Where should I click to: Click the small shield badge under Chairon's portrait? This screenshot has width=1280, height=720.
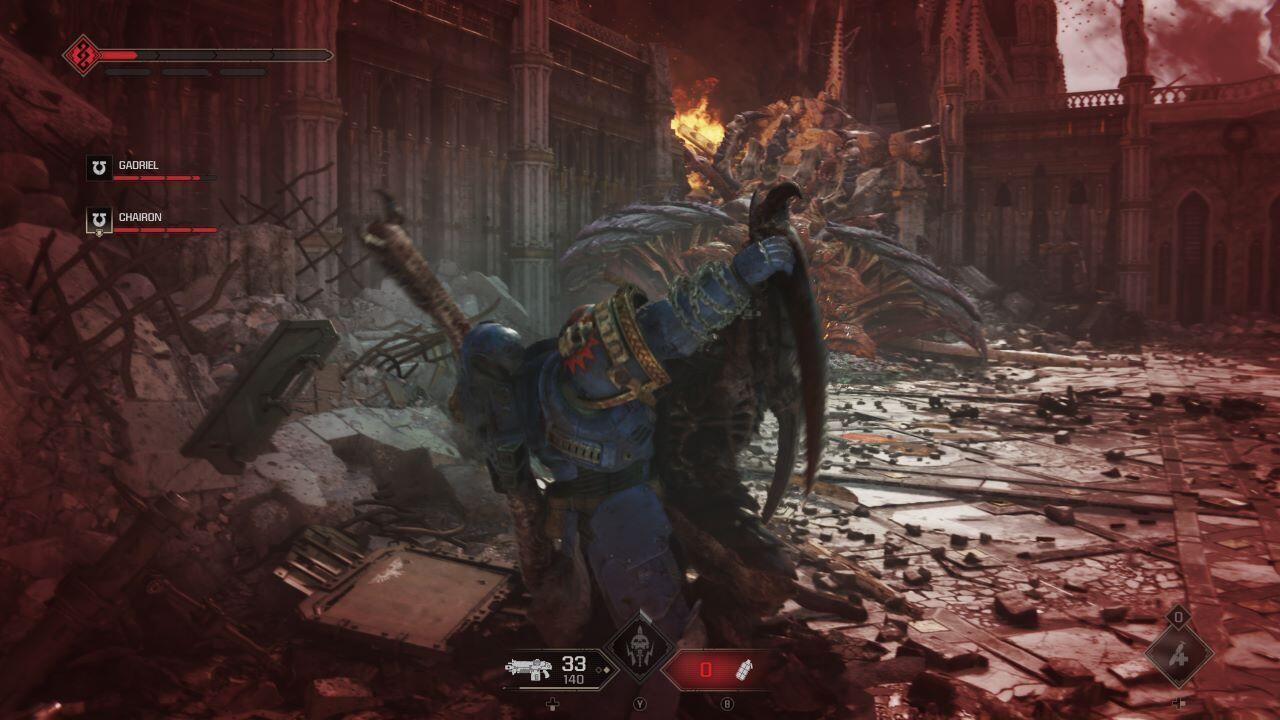tap(99, 232)
